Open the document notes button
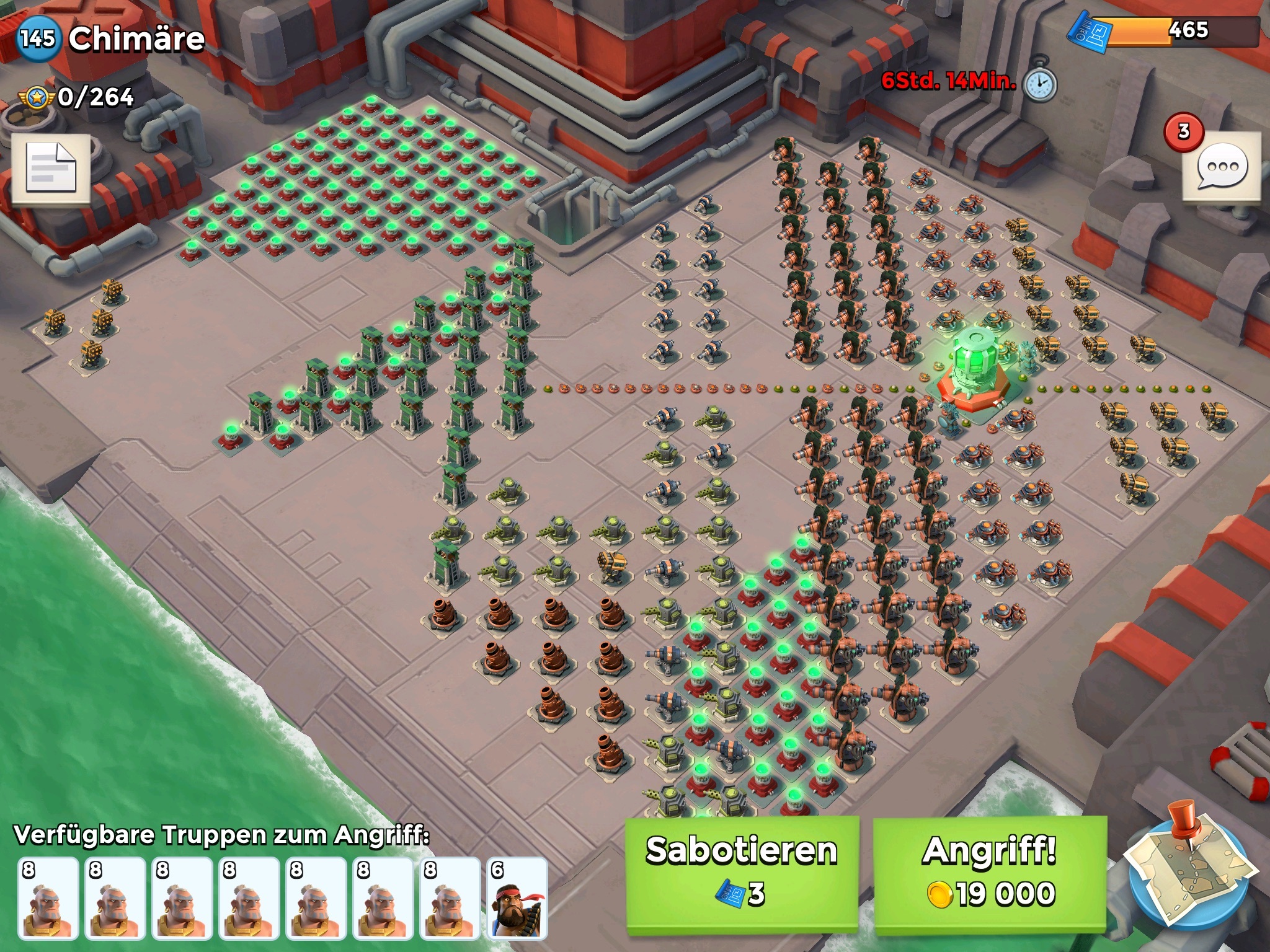Screen dimensions: 1270x952 51,168
